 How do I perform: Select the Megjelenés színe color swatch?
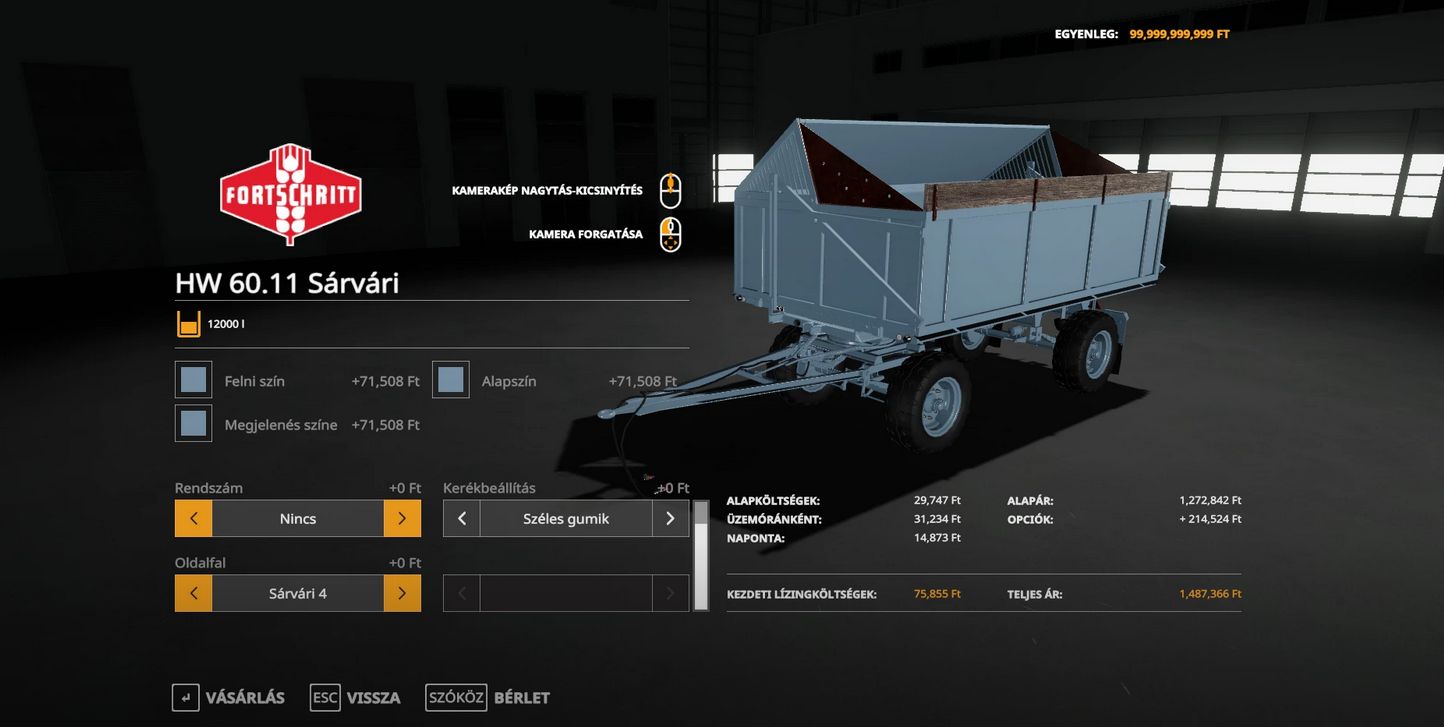coord(194,423)
